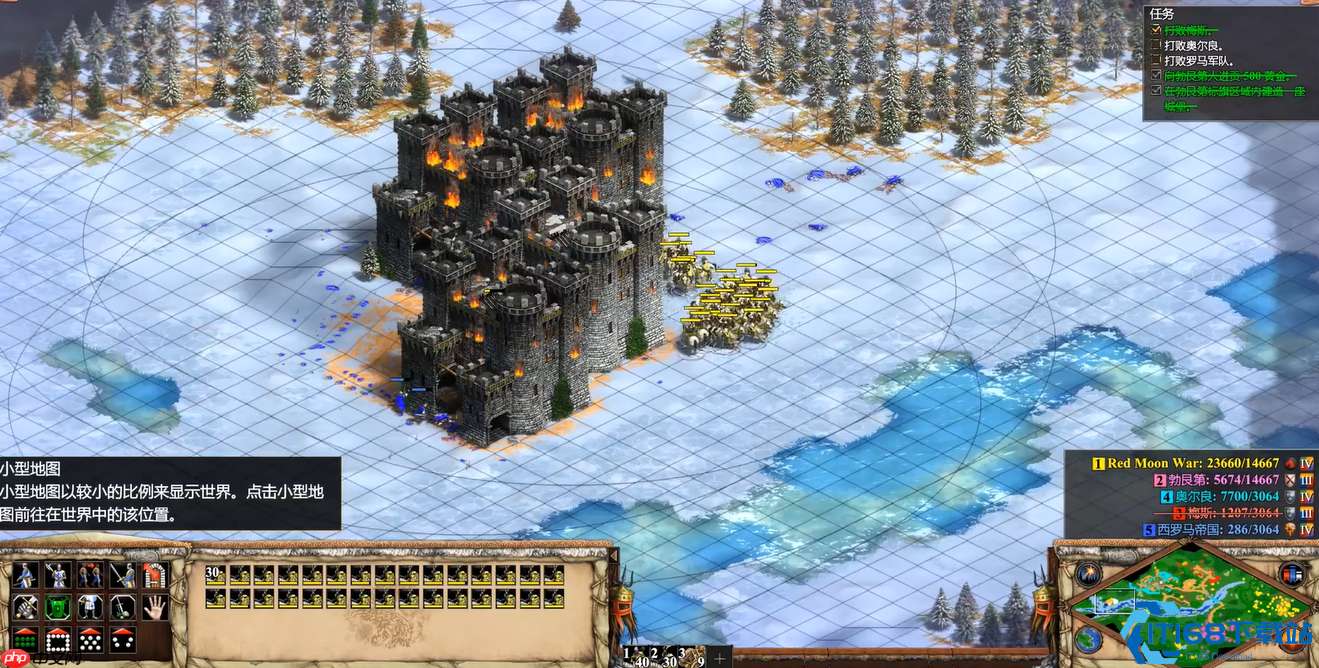Viewport: 1319px width, 668px height.
Task: Set the Stand Ground stance icon
Action: [90, 607]
